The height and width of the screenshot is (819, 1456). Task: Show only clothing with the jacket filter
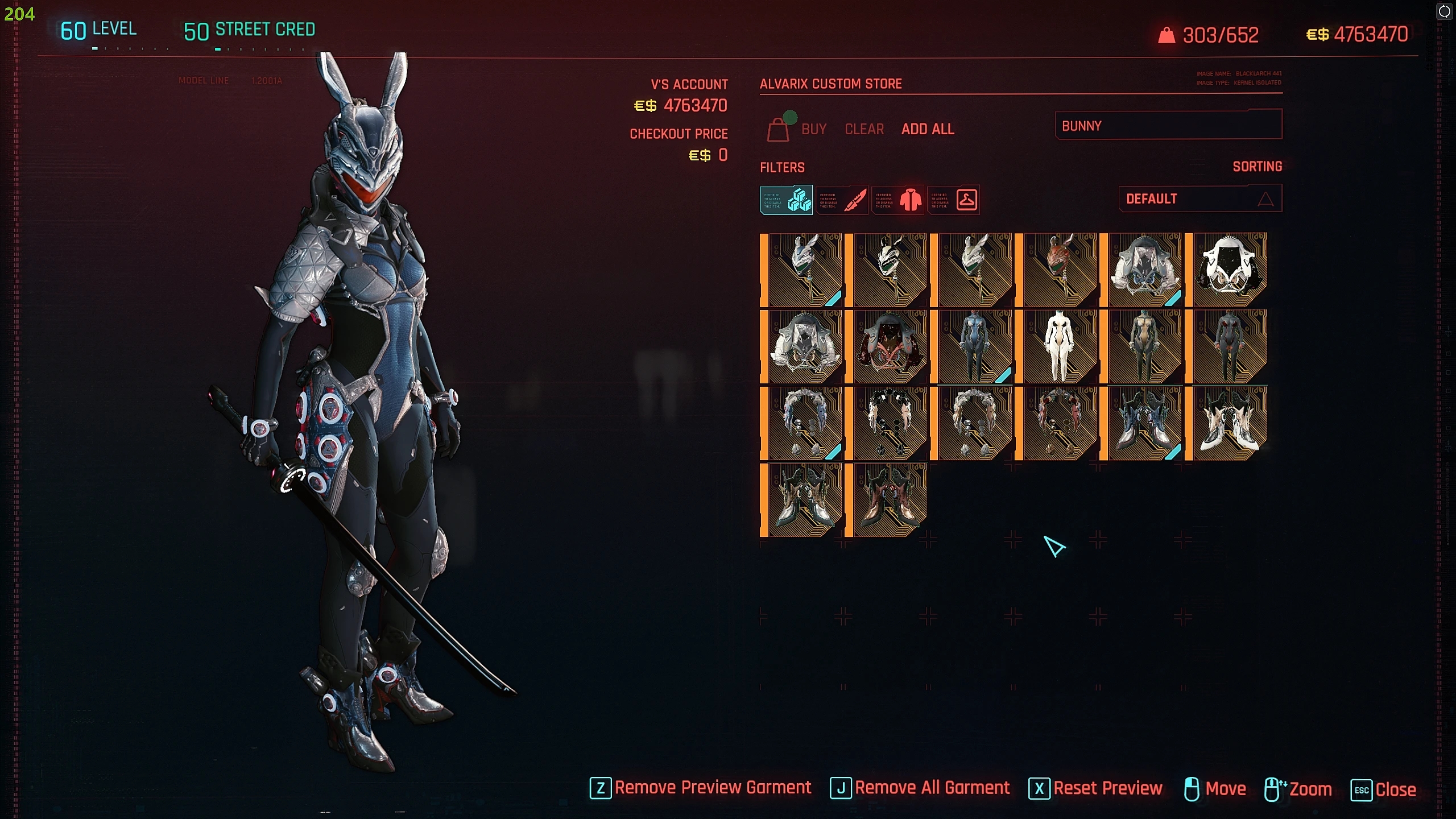coord(897,200)
